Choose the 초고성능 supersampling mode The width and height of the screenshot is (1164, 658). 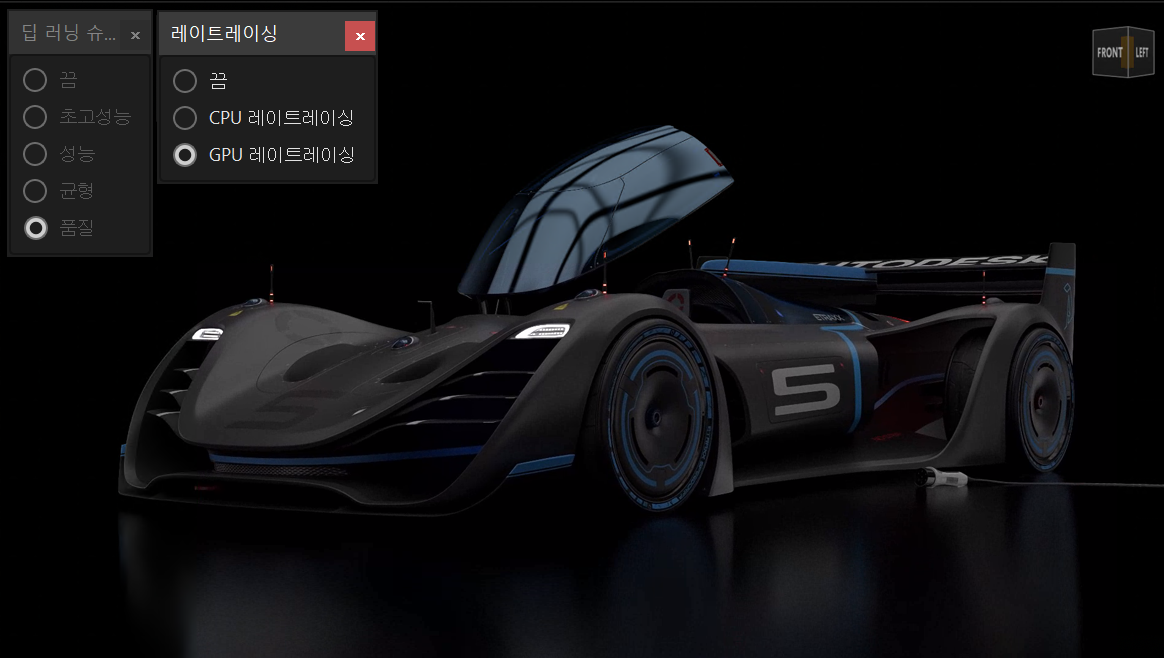tap(35, 117)
